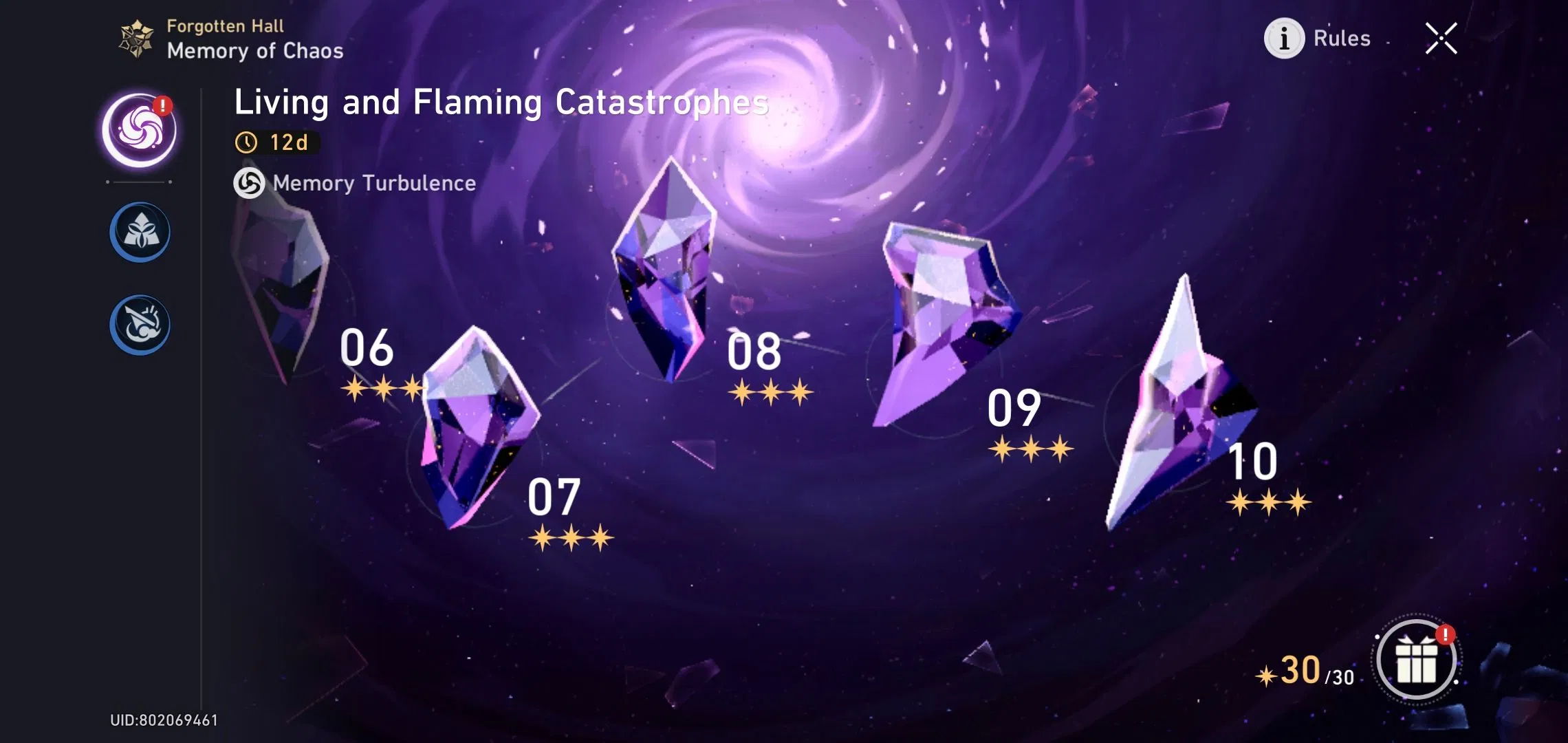Click the Forgotten Hall emblem icon
Viewport: 1568px width, 743px height.
coord(135,38)
